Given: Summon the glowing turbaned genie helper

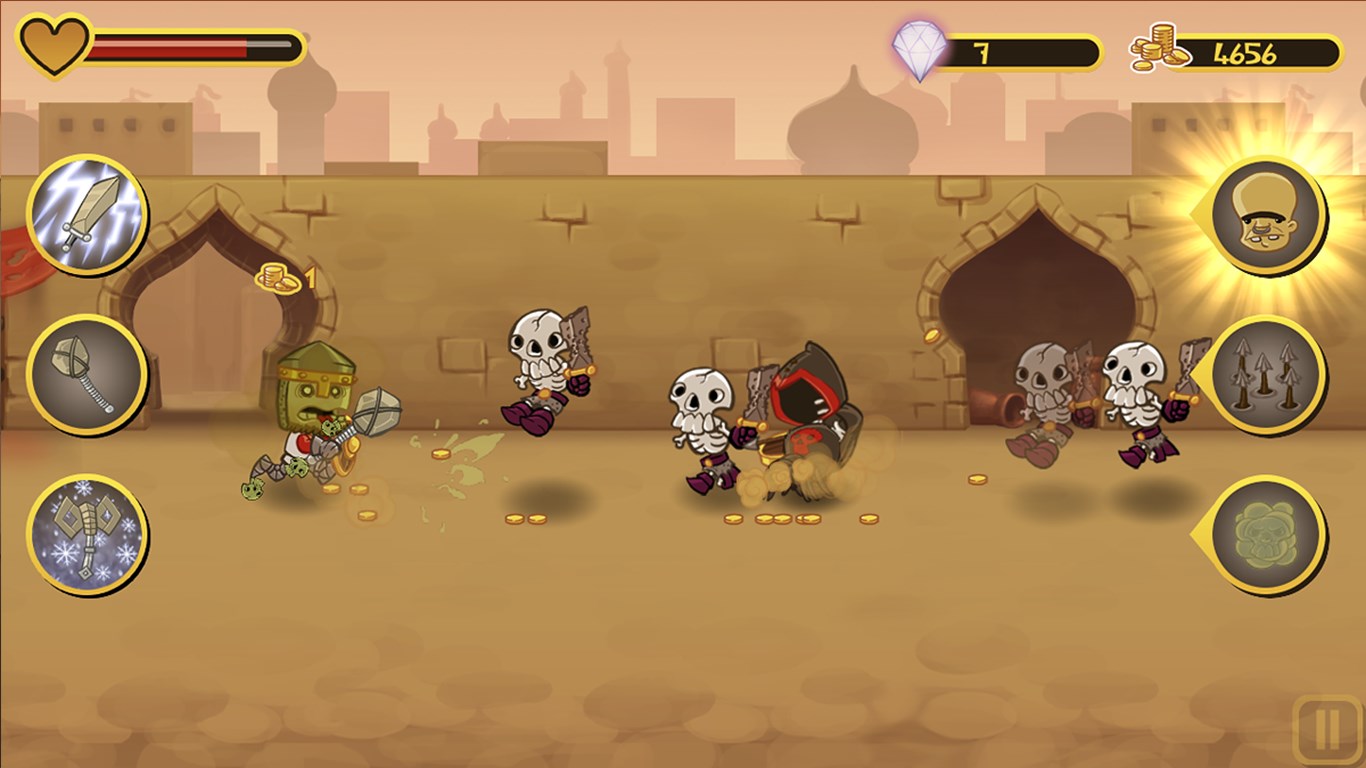Looking at the screenshot, I should [x=1268, y=214].
